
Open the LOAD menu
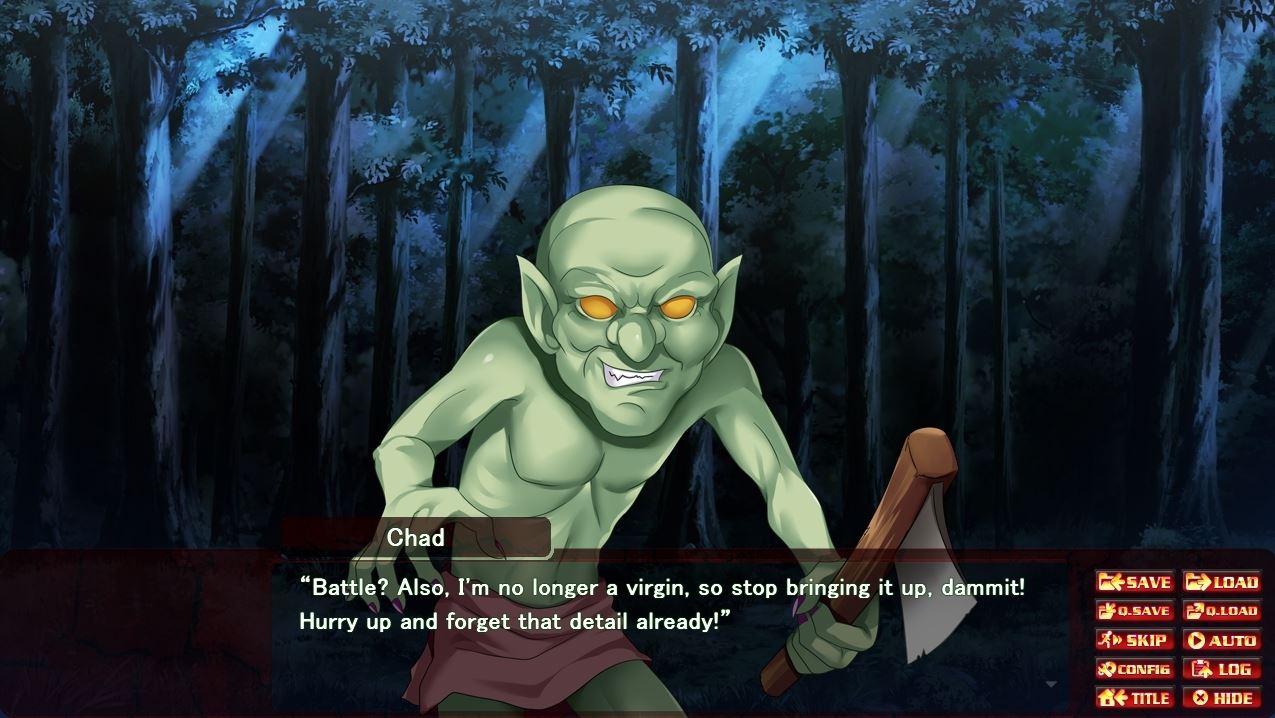(1221, 582)
